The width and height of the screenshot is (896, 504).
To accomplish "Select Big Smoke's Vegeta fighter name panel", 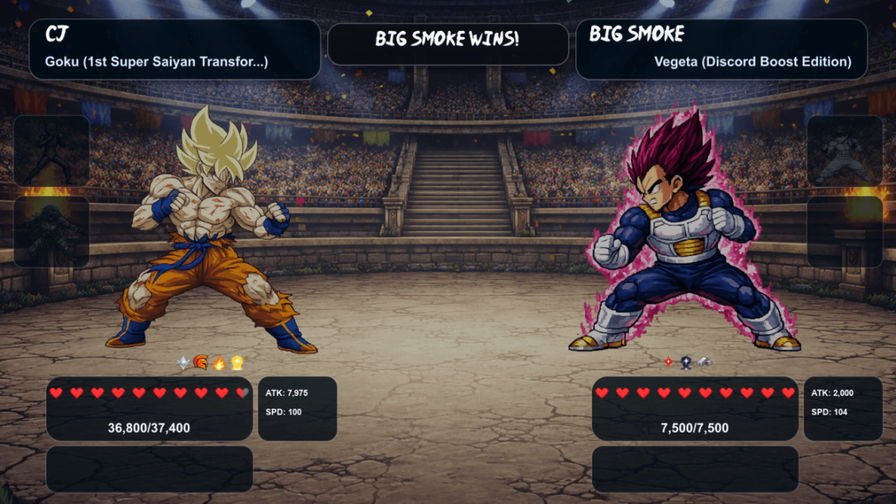I will [721, 49].
